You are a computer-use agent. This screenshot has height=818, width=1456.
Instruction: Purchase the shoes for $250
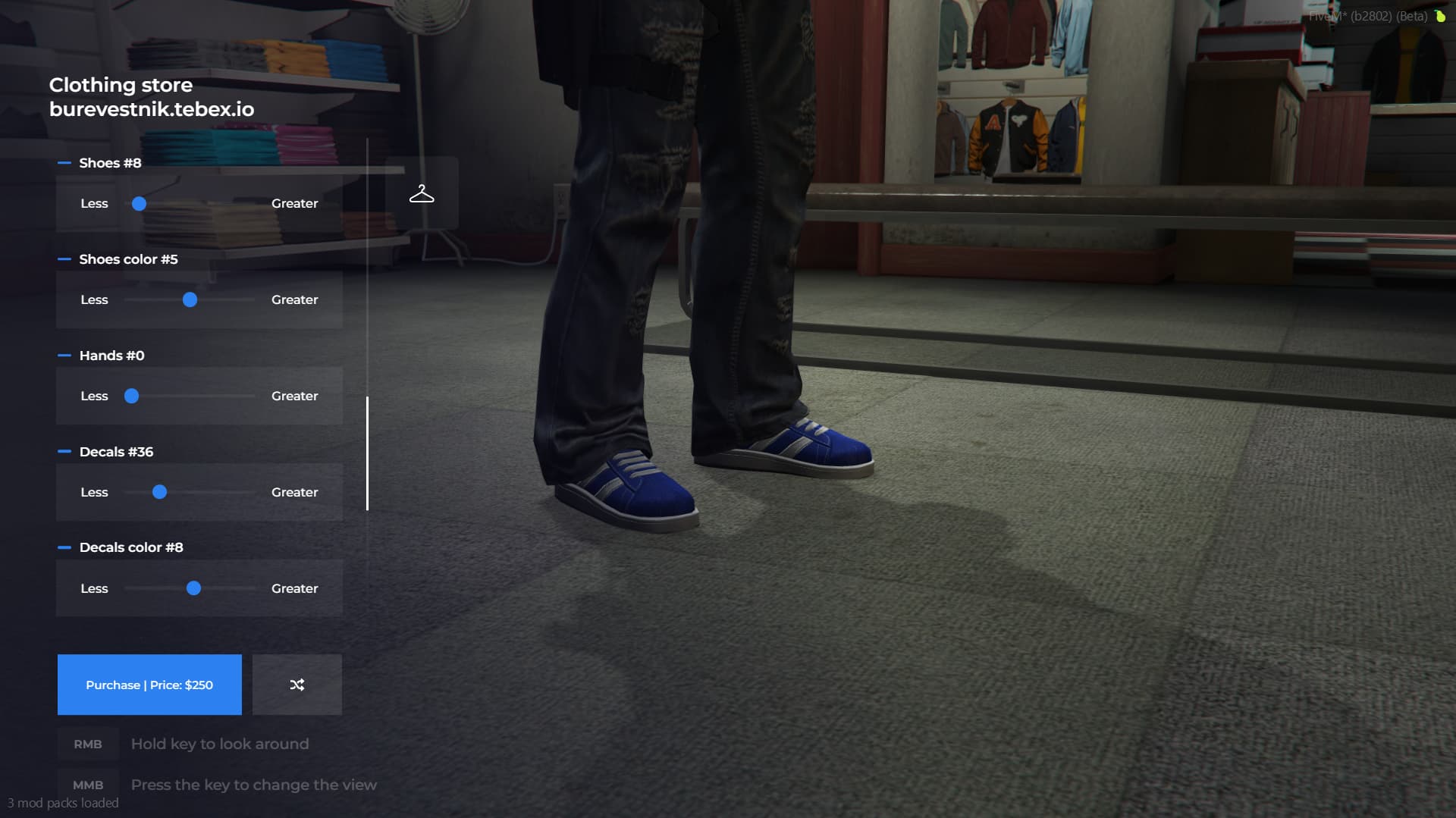tap(149, 684)
